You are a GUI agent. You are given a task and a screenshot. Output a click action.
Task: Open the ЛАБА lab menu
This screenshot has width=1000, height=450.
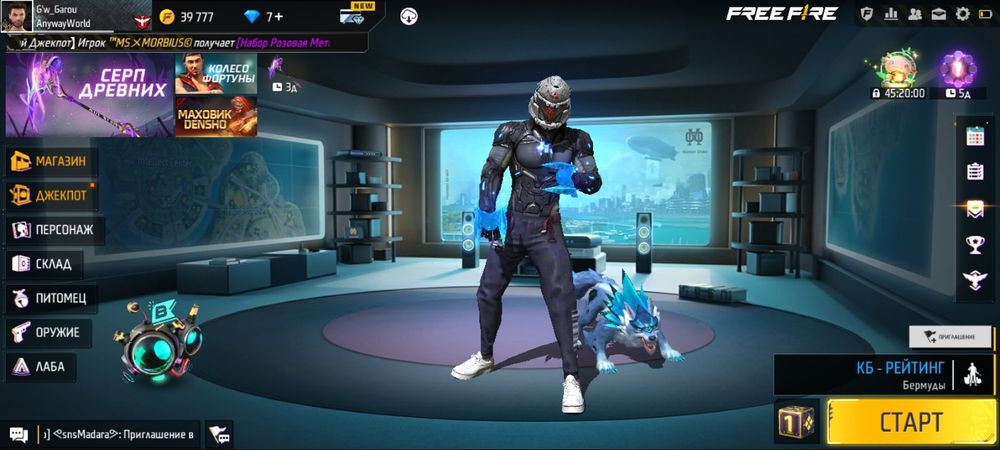40,367
